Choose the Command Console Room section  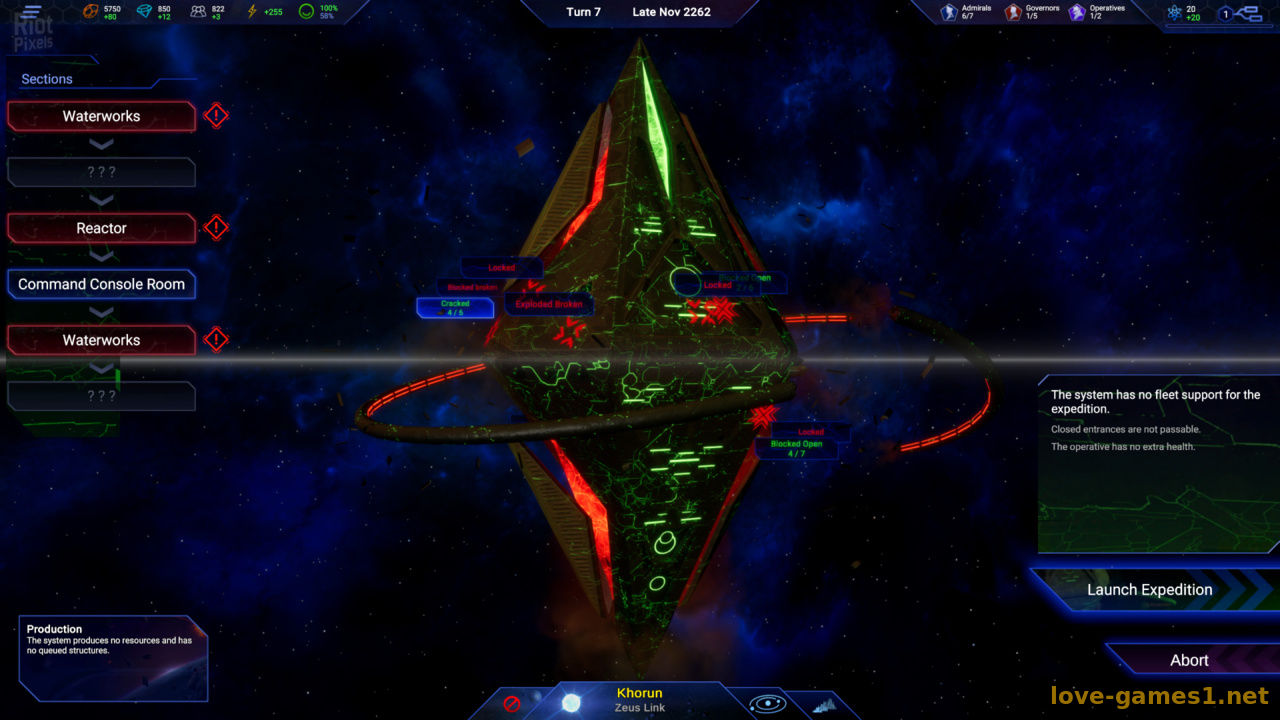pyautogui.click(x=101, y=284)
